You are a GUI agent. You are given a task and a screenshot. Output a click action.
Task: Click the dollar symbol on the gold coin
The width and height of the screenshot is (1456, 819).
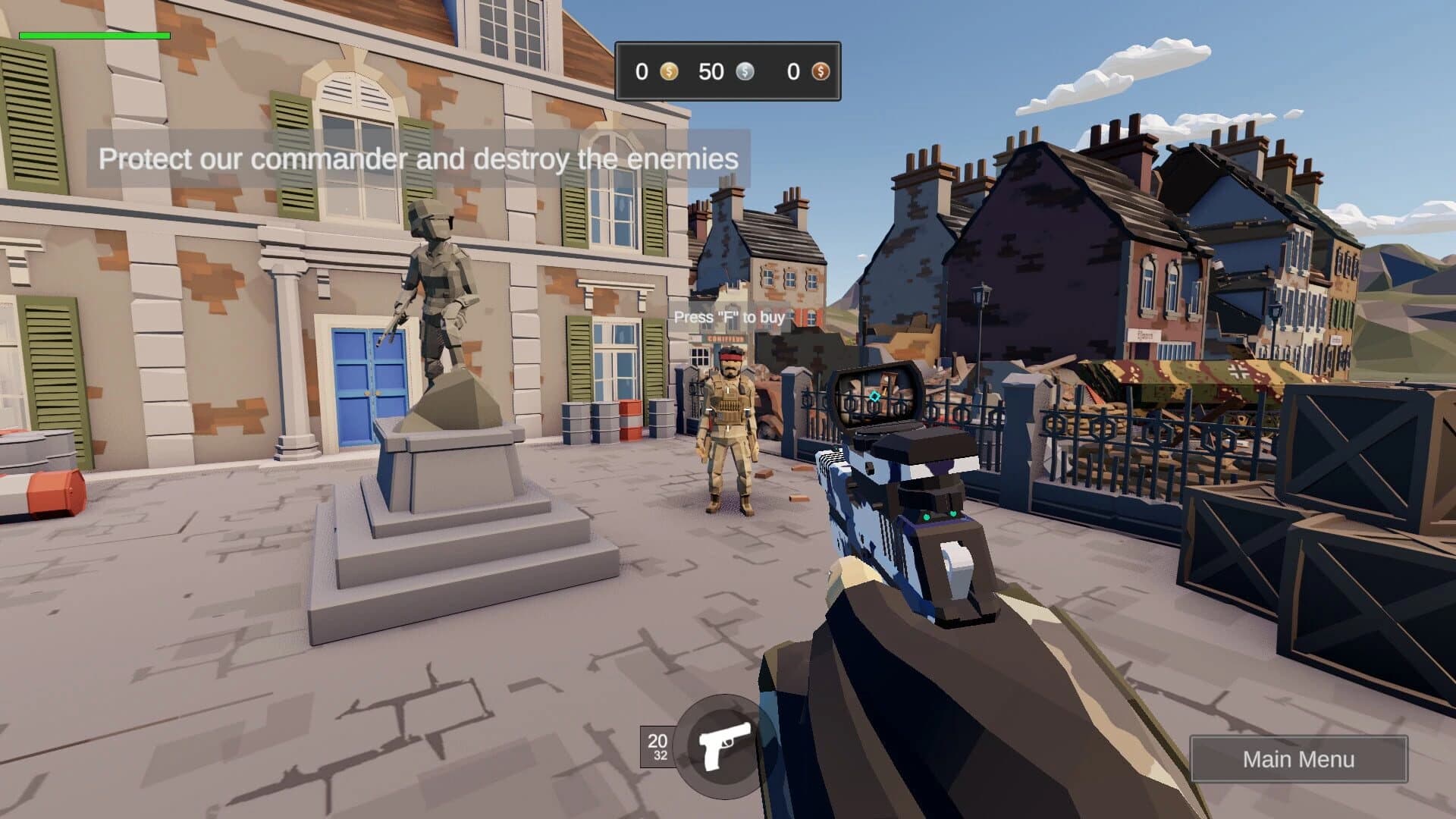click(668, 72)
